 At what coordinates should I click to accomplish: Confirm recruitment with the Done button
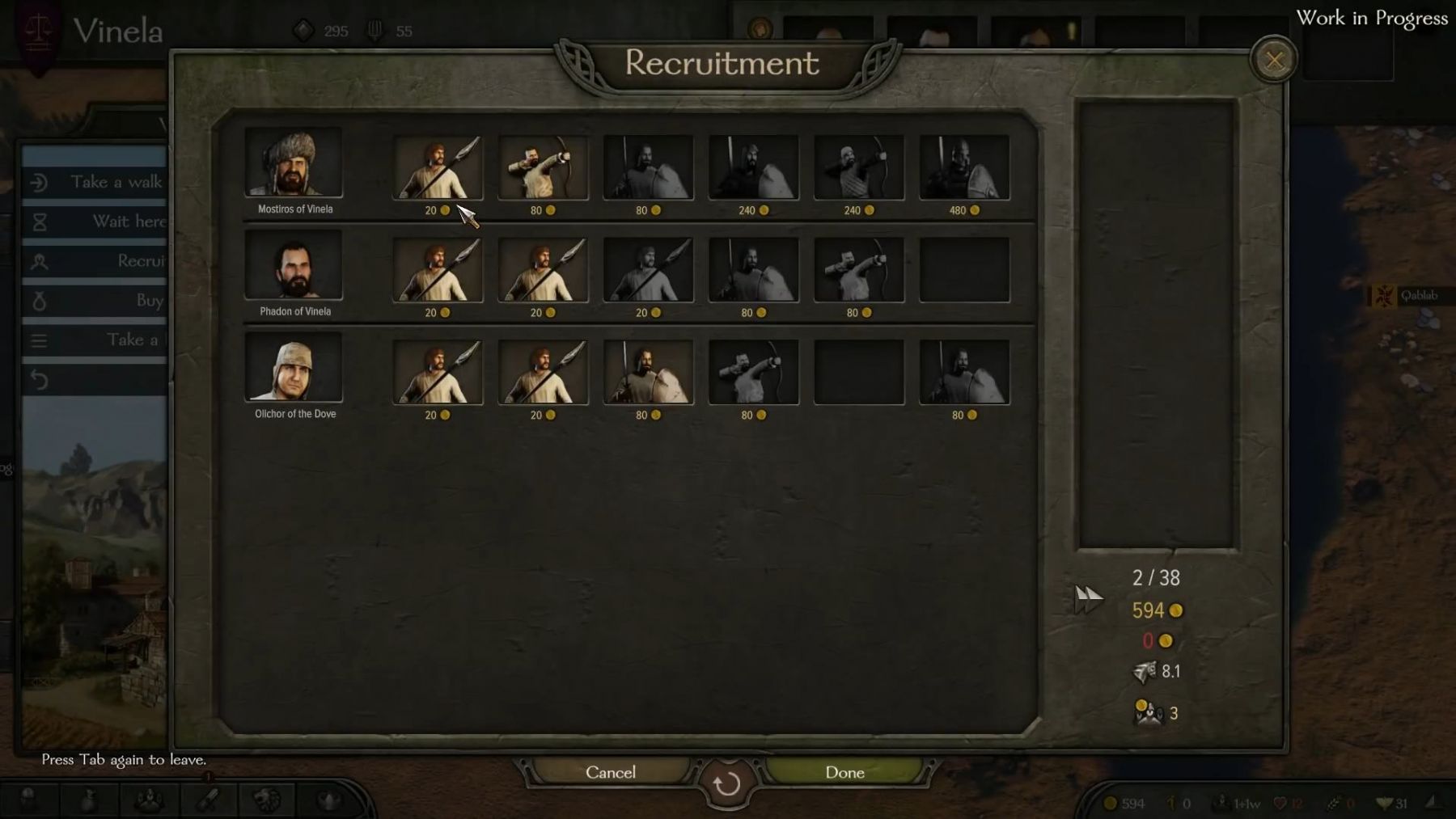pyautogui.click(x=844, y=772)
